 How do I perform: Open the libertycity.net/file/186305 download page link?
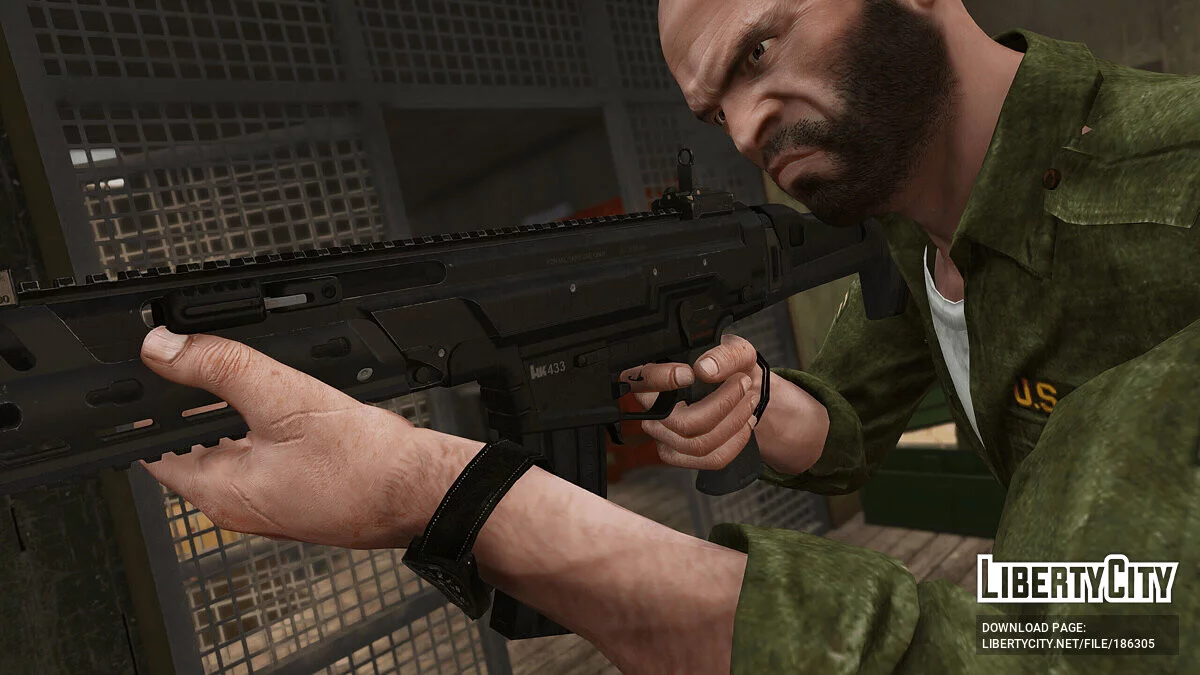1068,644
